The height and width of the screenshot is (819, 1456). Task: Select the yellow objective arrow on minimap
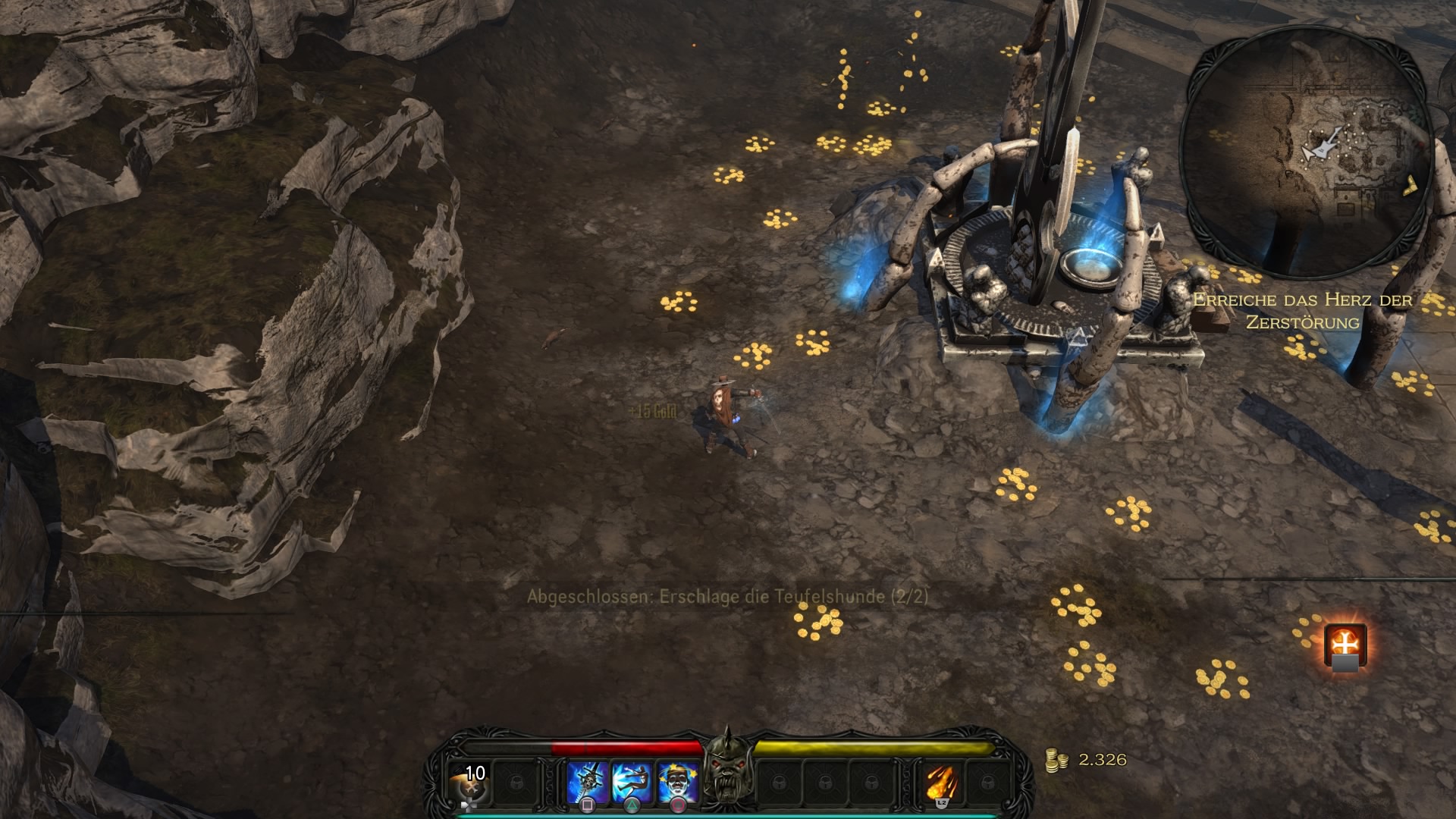tap(1411, 184)
